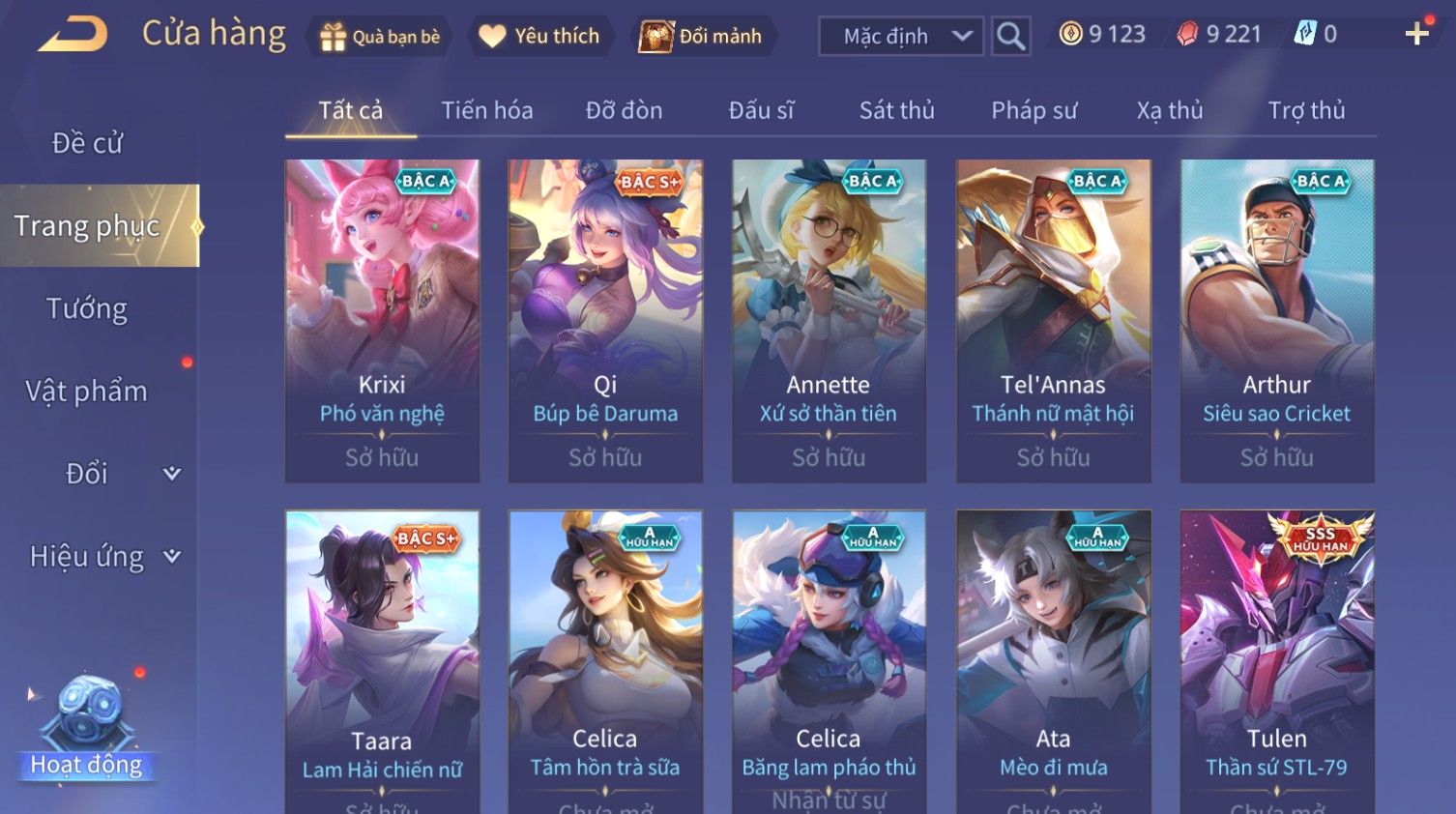1456x814 pixels.
Task: Switch to the Đỡ đòn tab
Action: click(624, 110)
